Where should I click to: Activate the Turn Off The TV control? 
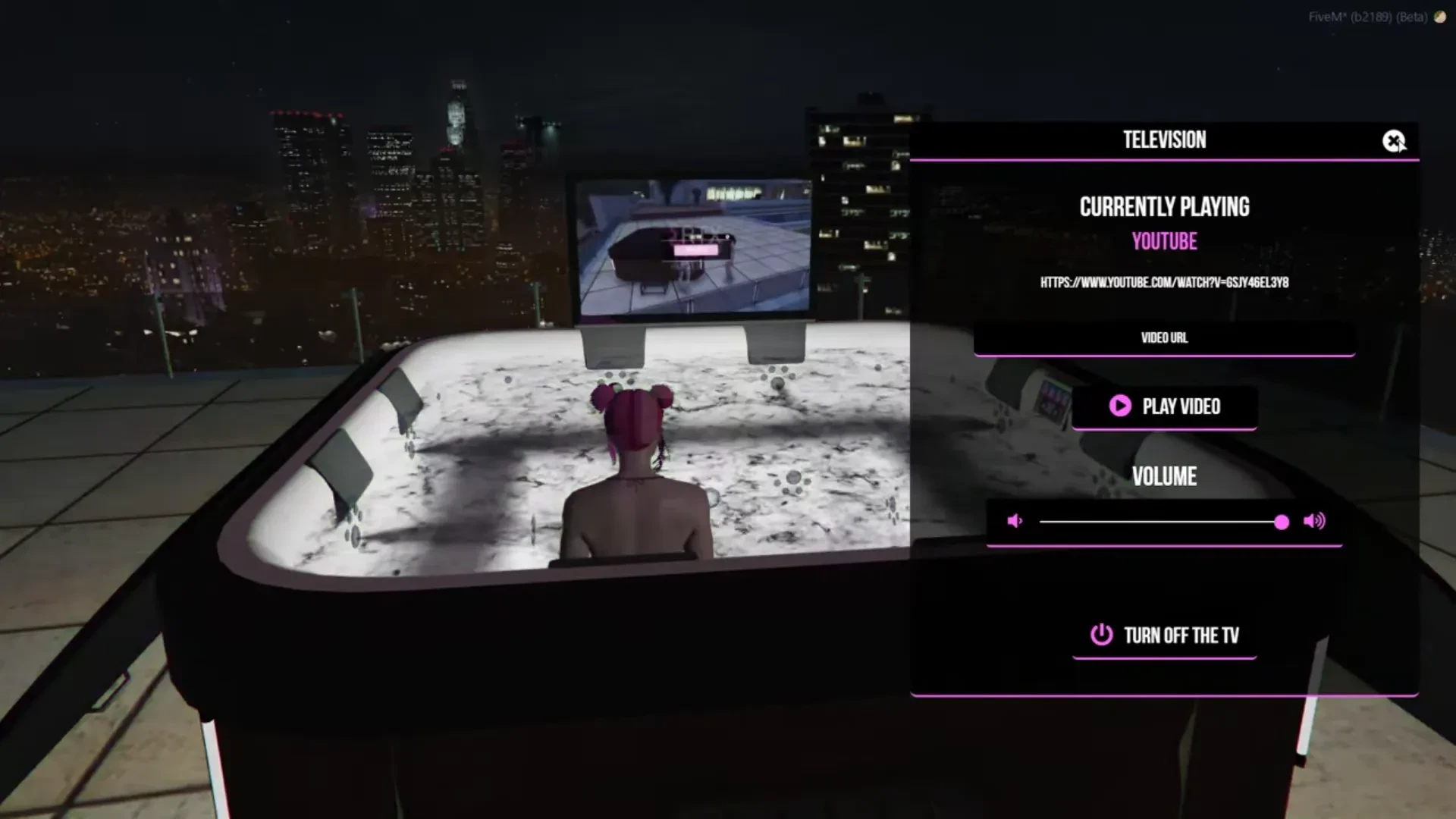pyautogui.click(x=1164, y=635)
